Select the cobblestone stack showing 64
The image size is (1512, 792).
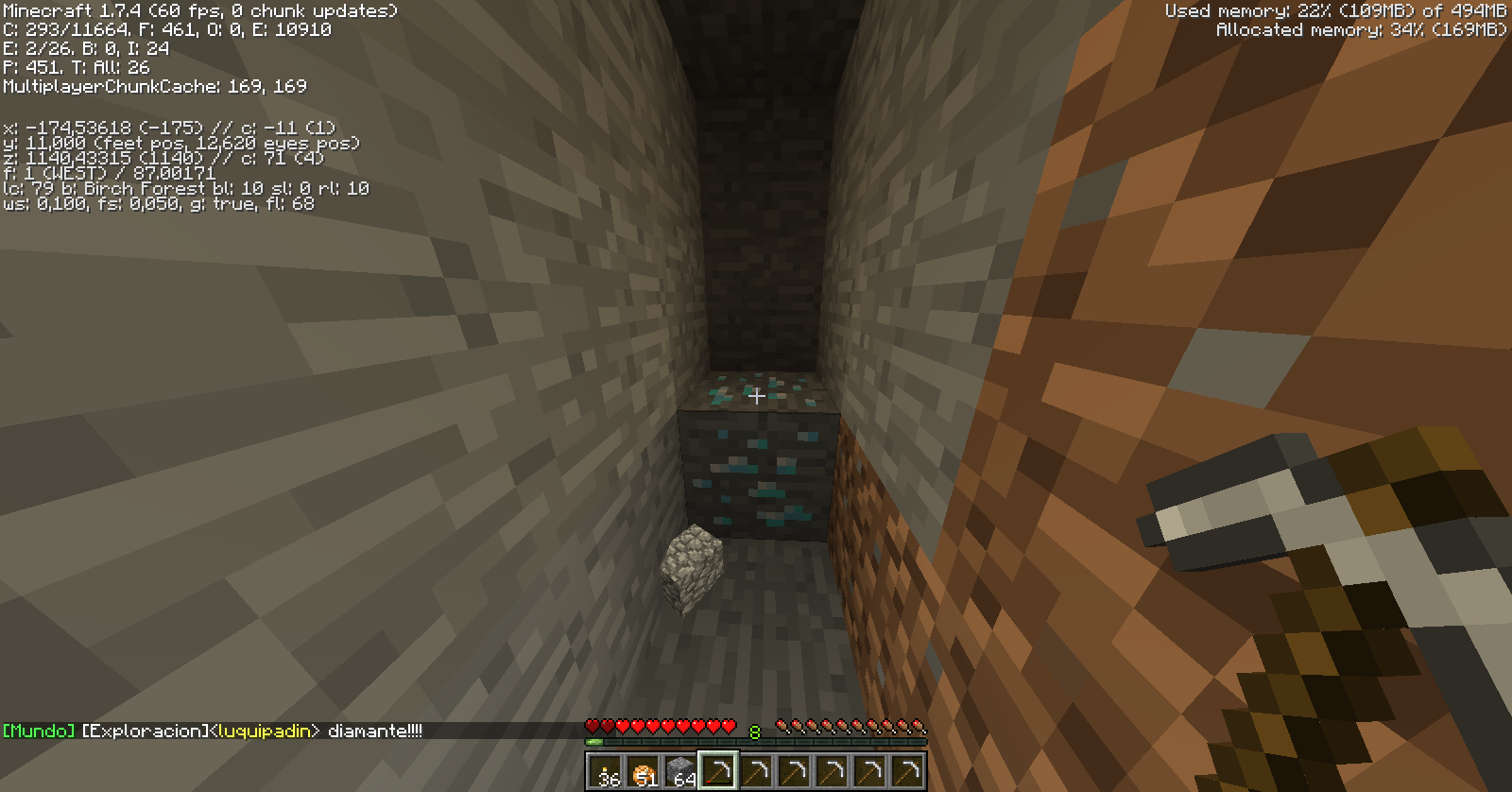click(679, 770)
